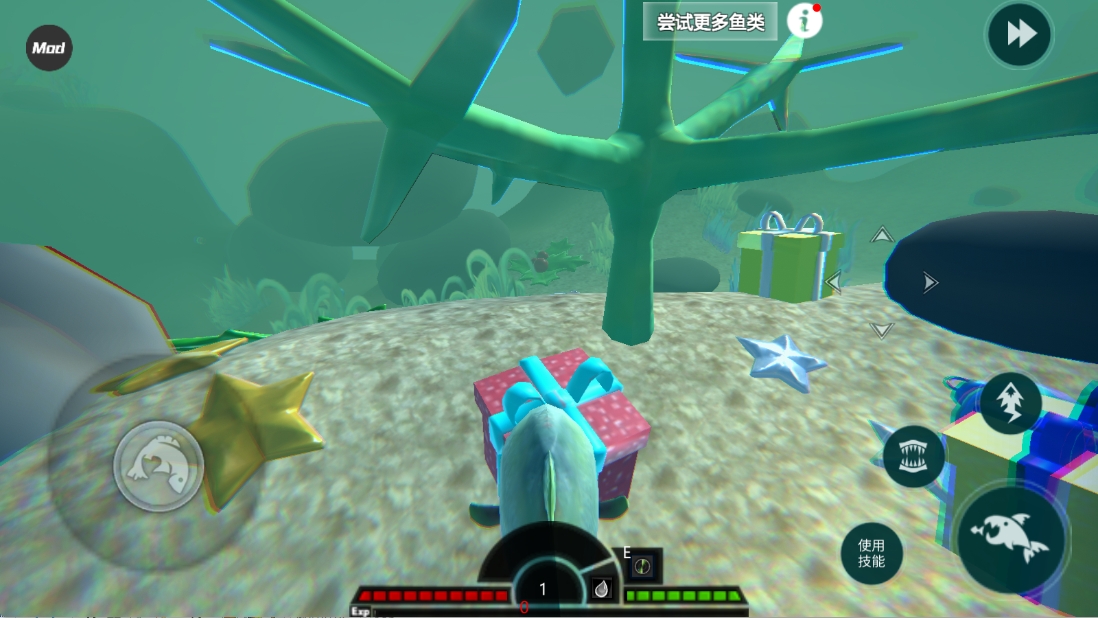Click the right arrow camera control
This screenshot has width=1098, height=618.
[x=930, y=283]
